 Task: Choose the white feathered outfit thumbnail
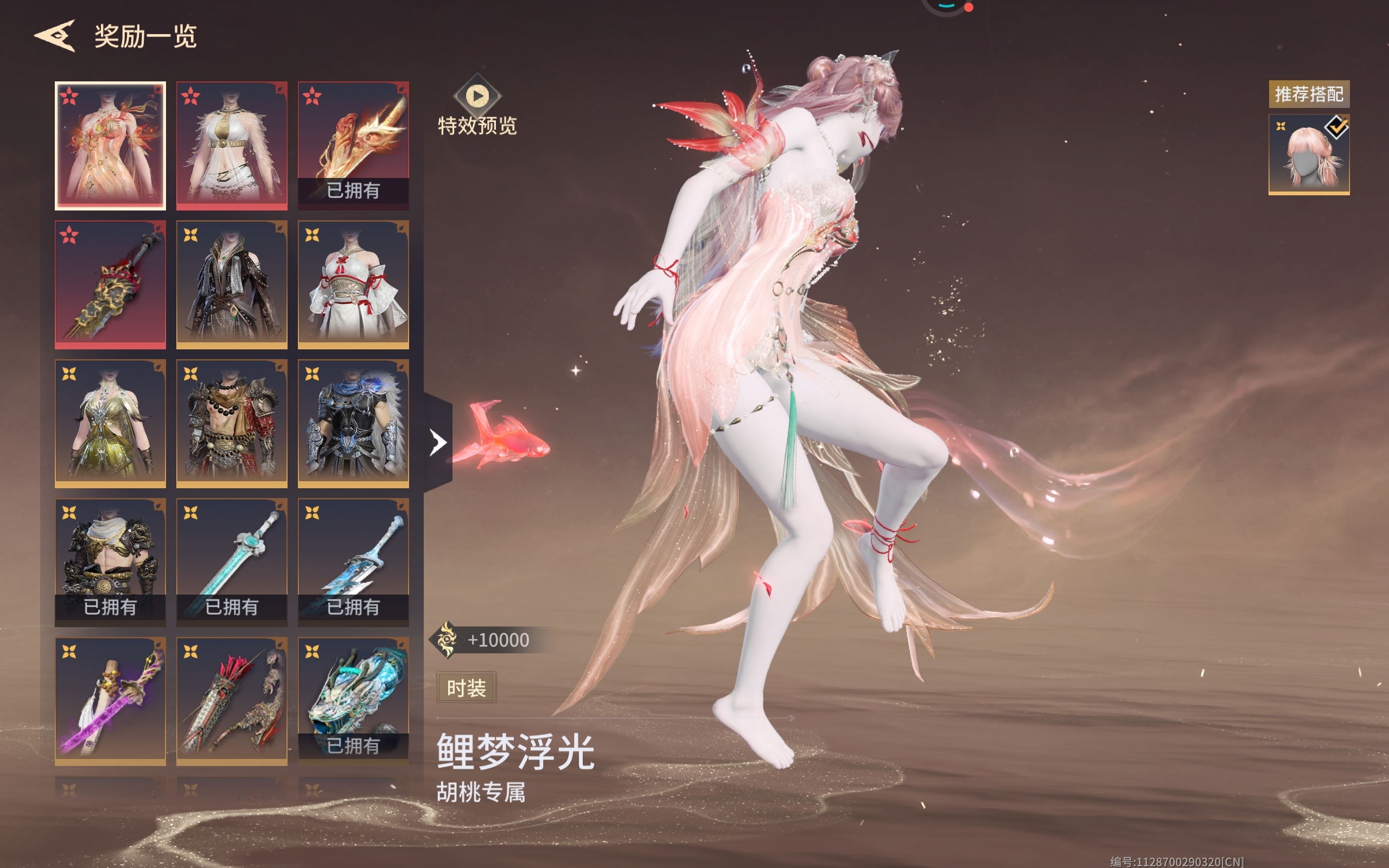coord(232,146)
